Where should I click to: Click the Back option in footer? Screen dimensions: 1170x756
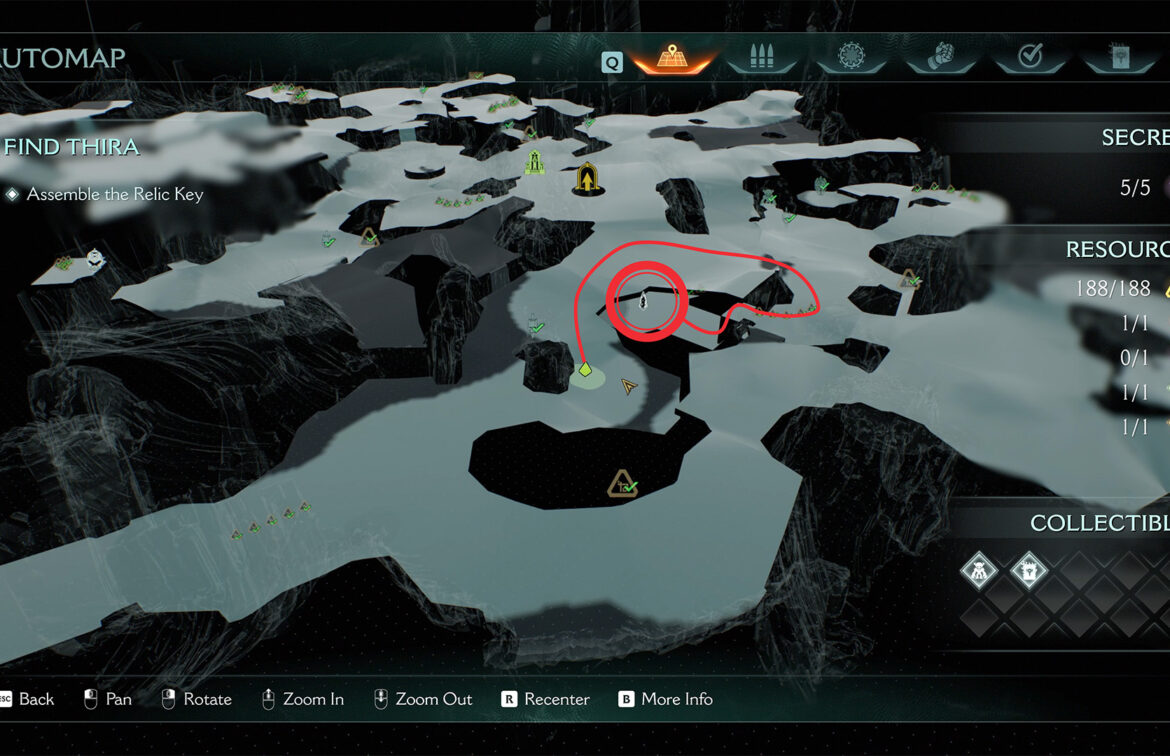[27, 699]
